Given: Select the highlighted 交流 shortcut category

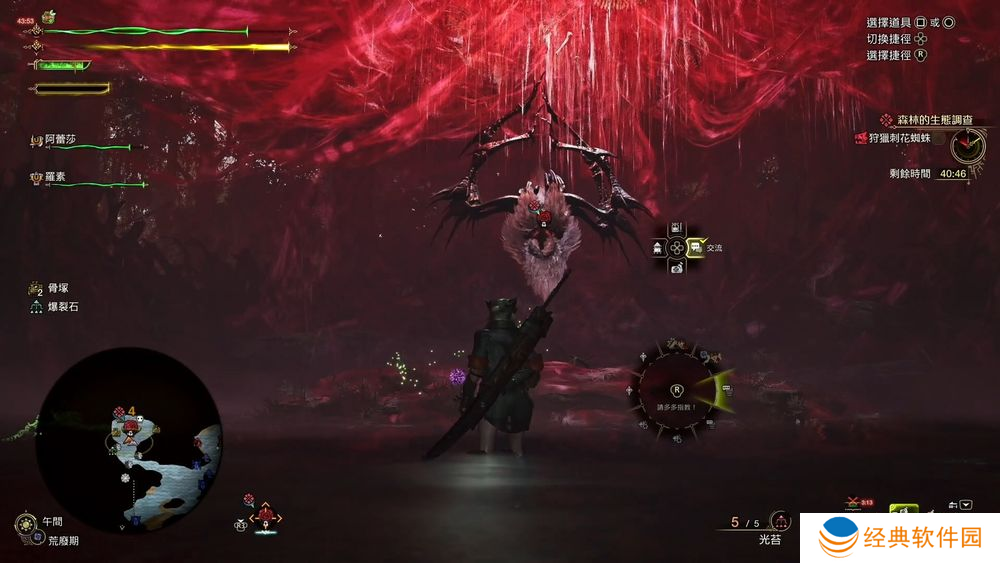Looking at the screenshot, I should pos(694,247).
